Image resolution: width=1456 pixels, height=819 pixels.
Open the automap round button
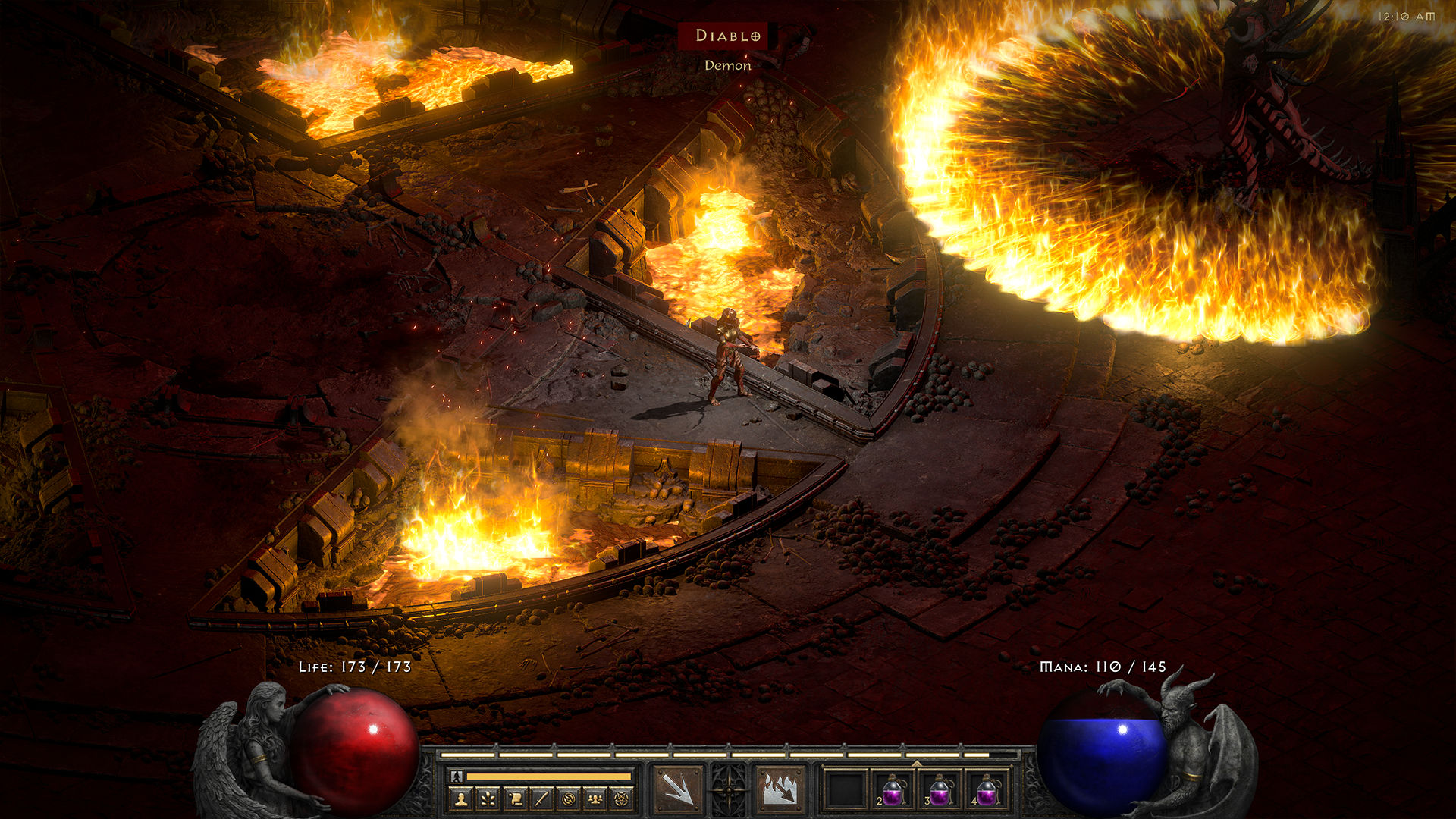569,799
